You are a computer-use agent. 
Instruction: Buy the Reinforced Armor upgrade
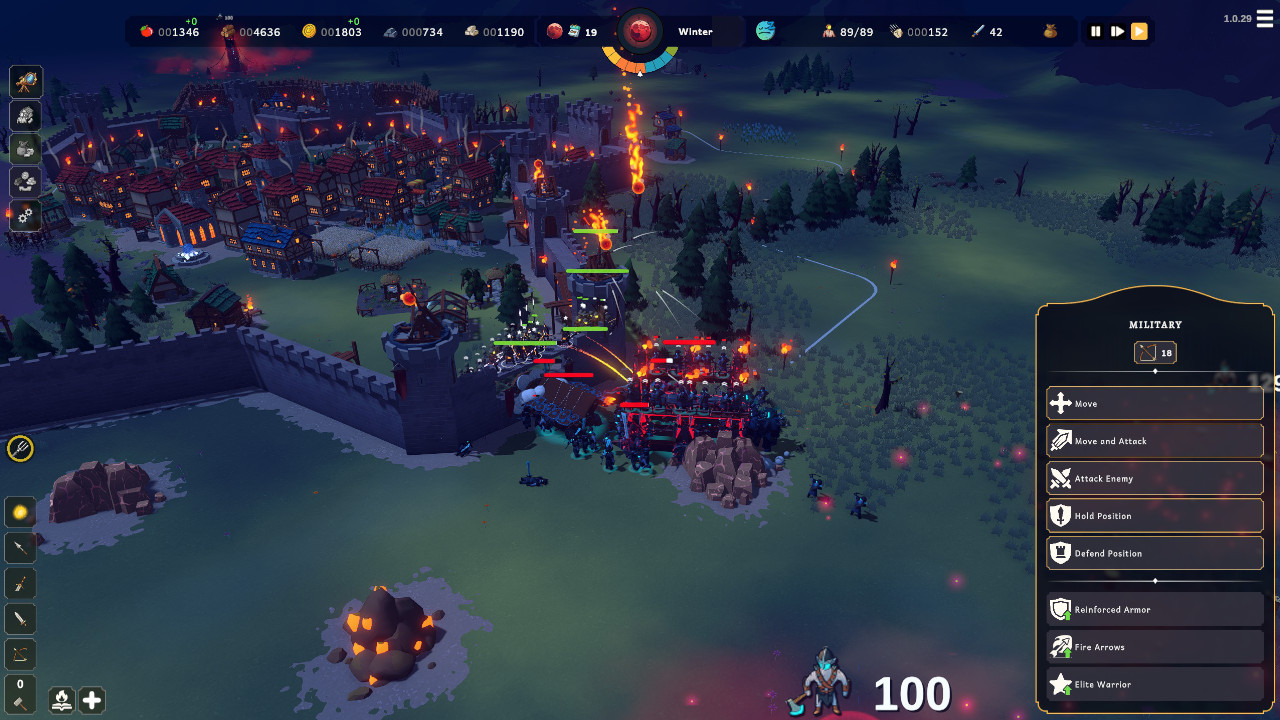[1154, 610]
